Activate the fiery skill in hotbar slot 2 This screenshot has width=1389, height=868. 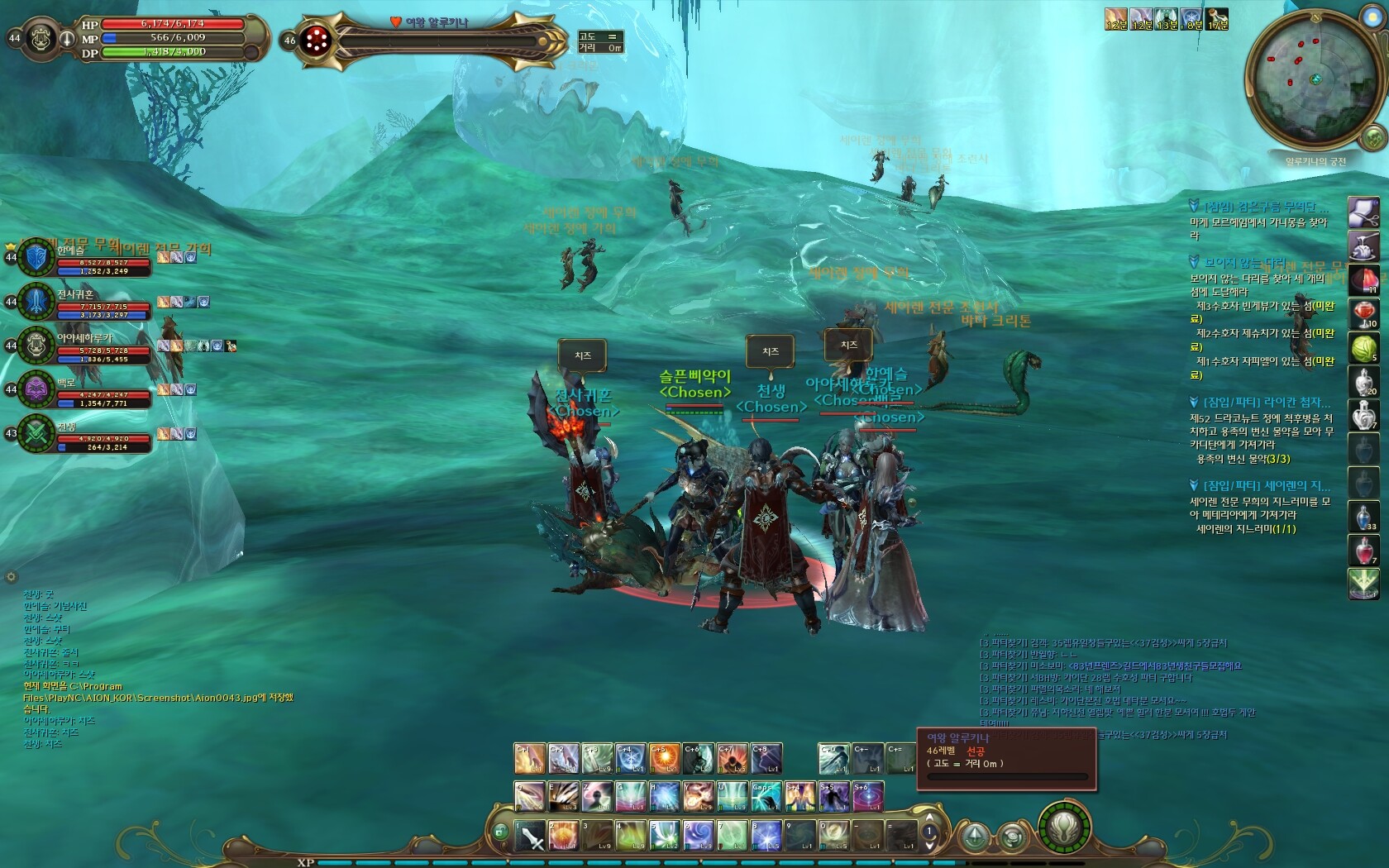tap(564, 836)
